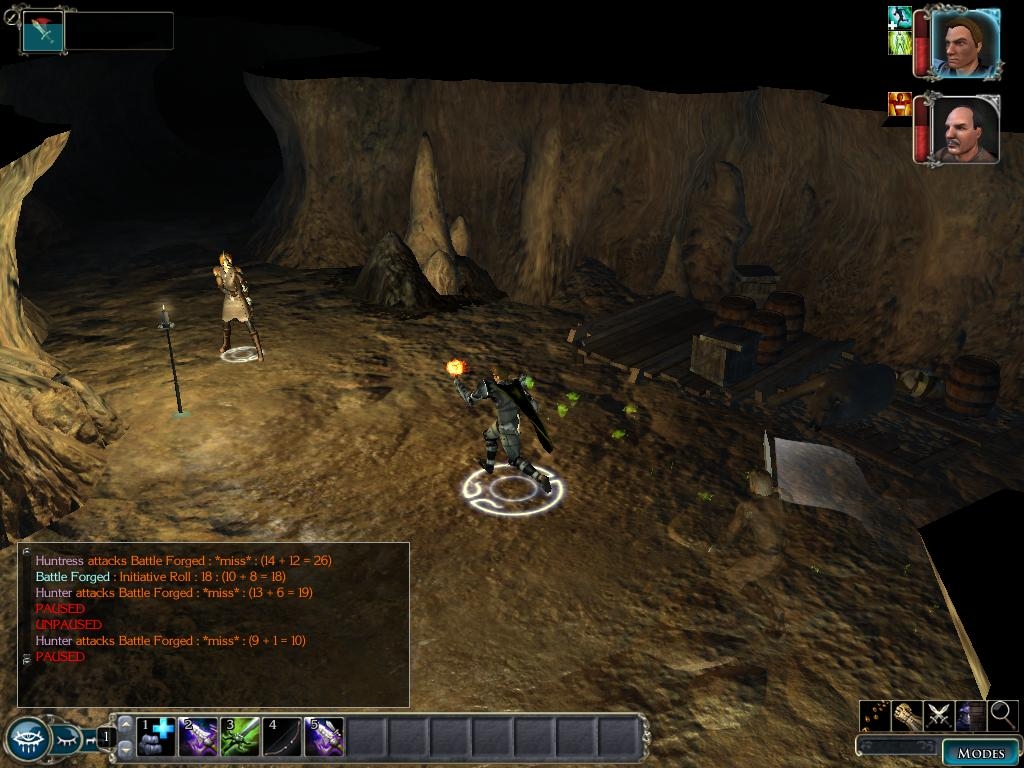This screenshot has height=768, width=1024.
Task: Click the queued sword attack action icon
Action: pos(43,32)
